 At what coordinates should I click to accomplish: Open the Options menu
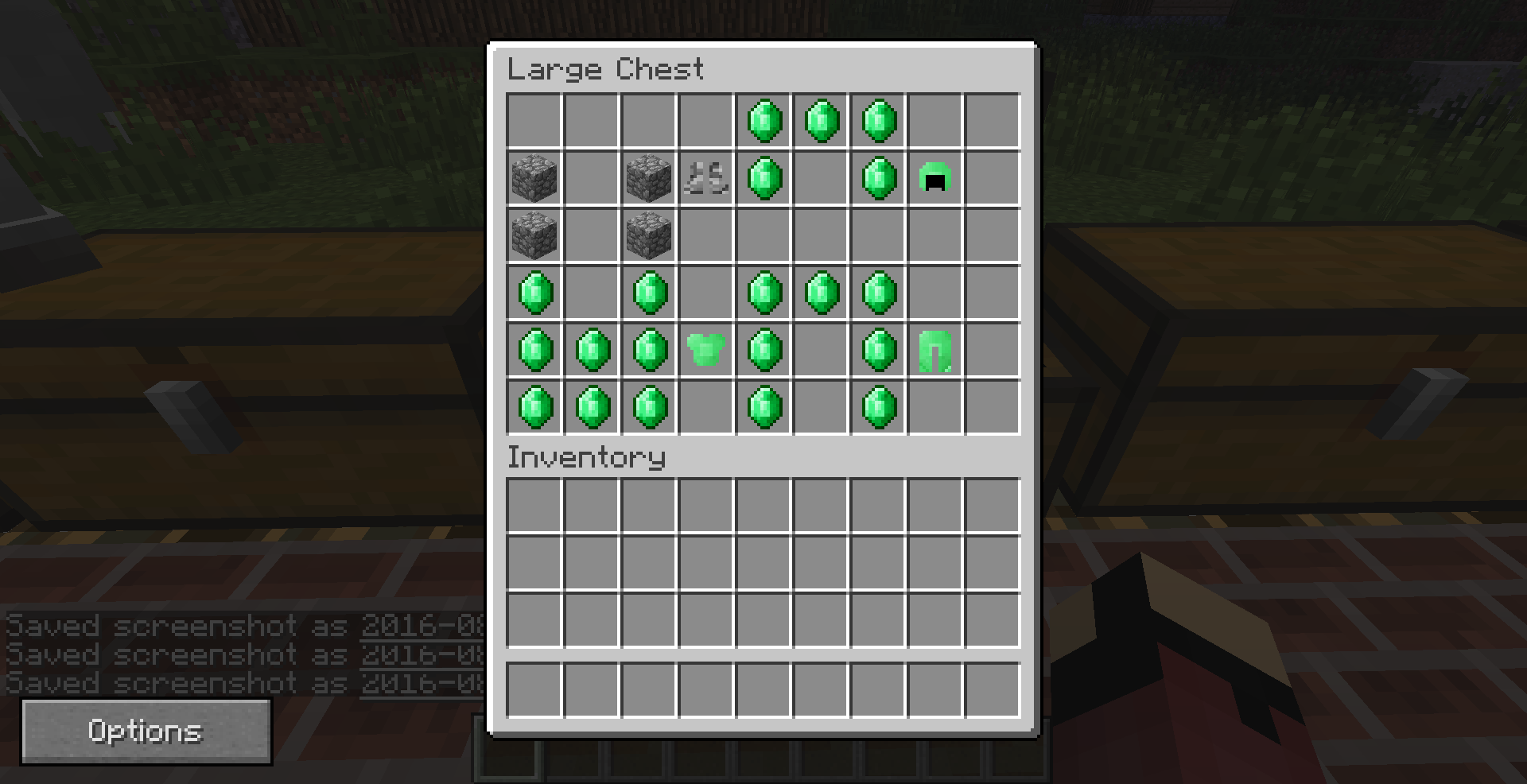point(146,731)
